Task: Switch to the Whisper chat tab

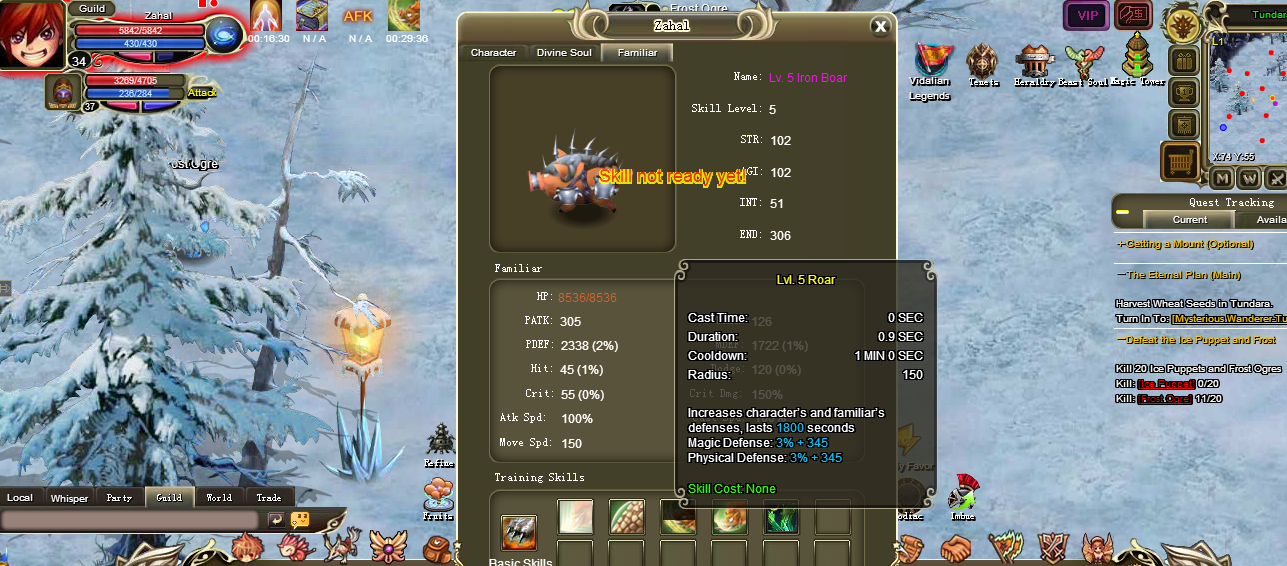Action: pyautogui.click(x=70, y=498)
